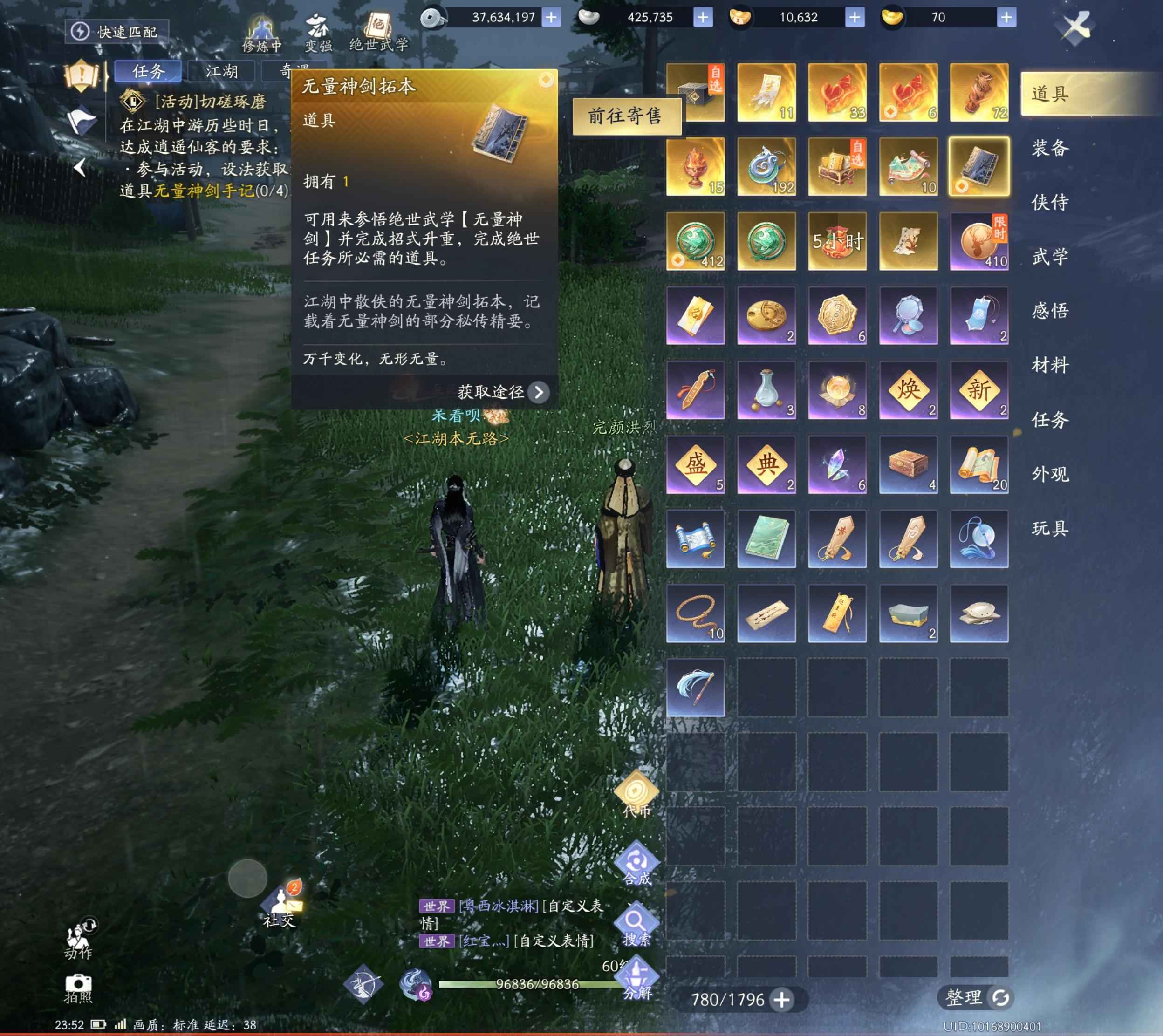Select the 侠侍 category tab
Screen dimensions: 1163x1036
coord(1051,202)
